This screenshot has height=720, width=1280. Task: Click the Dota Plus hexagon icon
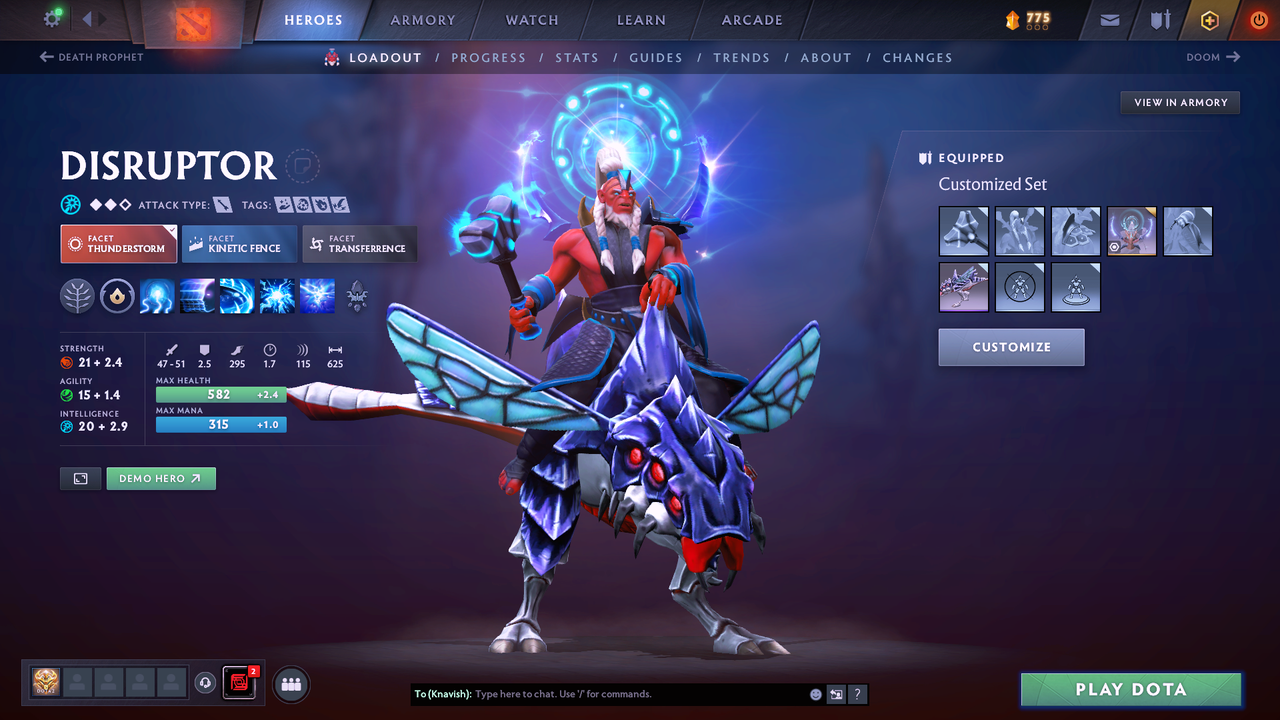[x=1209, y=20]
